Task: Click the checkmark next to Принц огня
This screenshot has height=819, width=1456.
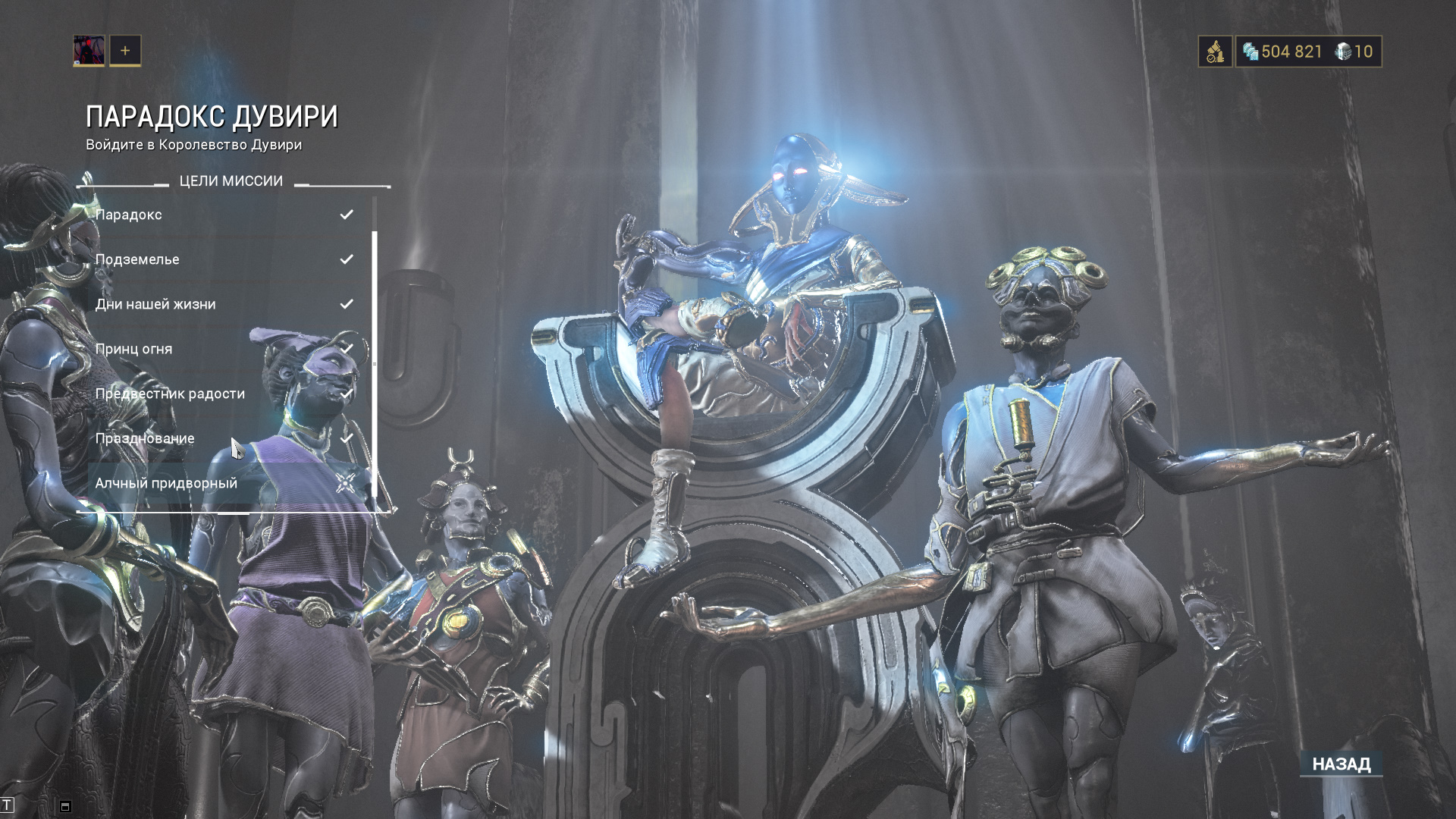Action: [348, 348]
